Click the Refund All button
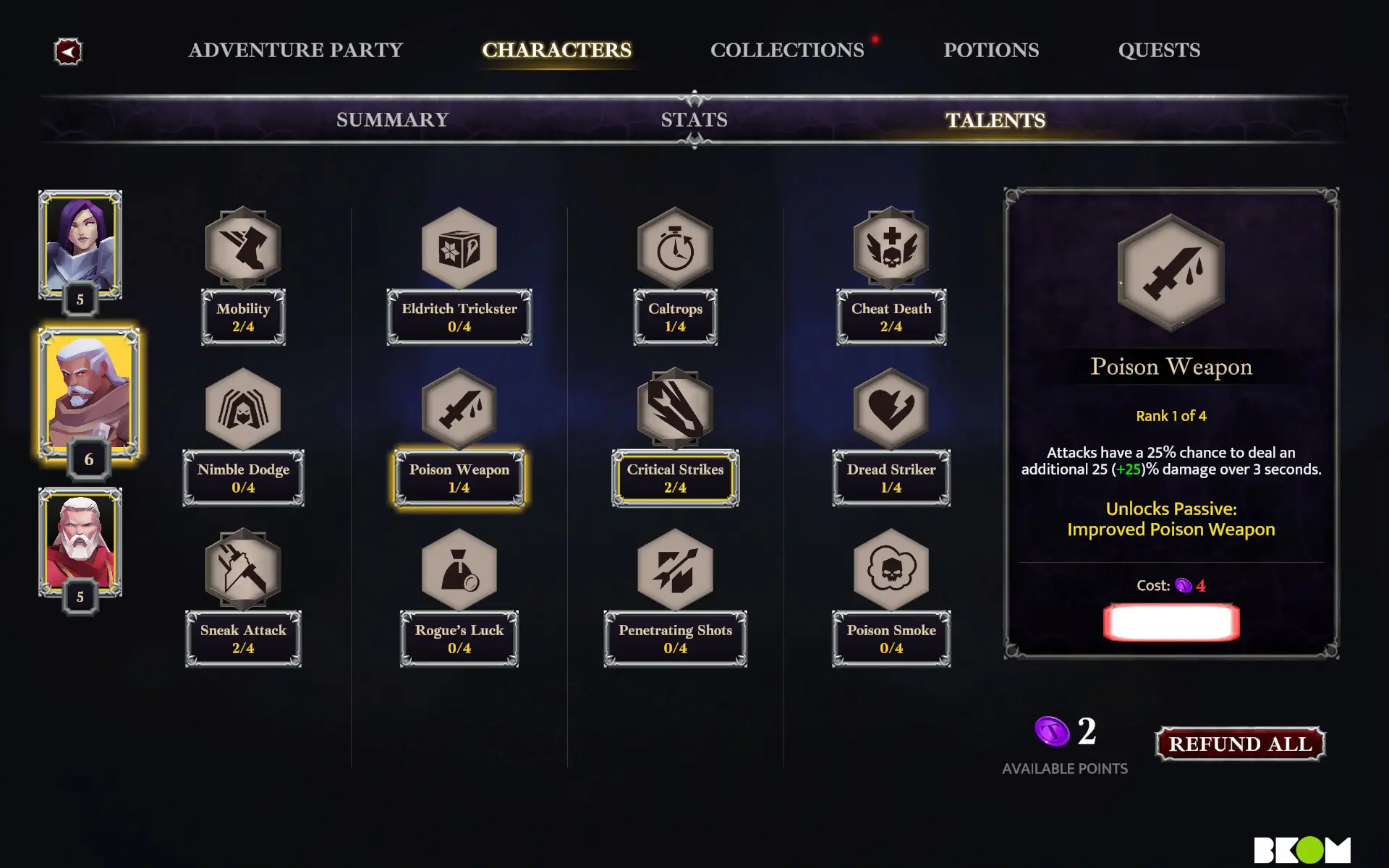Image resolution: width=1389 pixels, height=868 pixels. click(x=1240, y=744)
